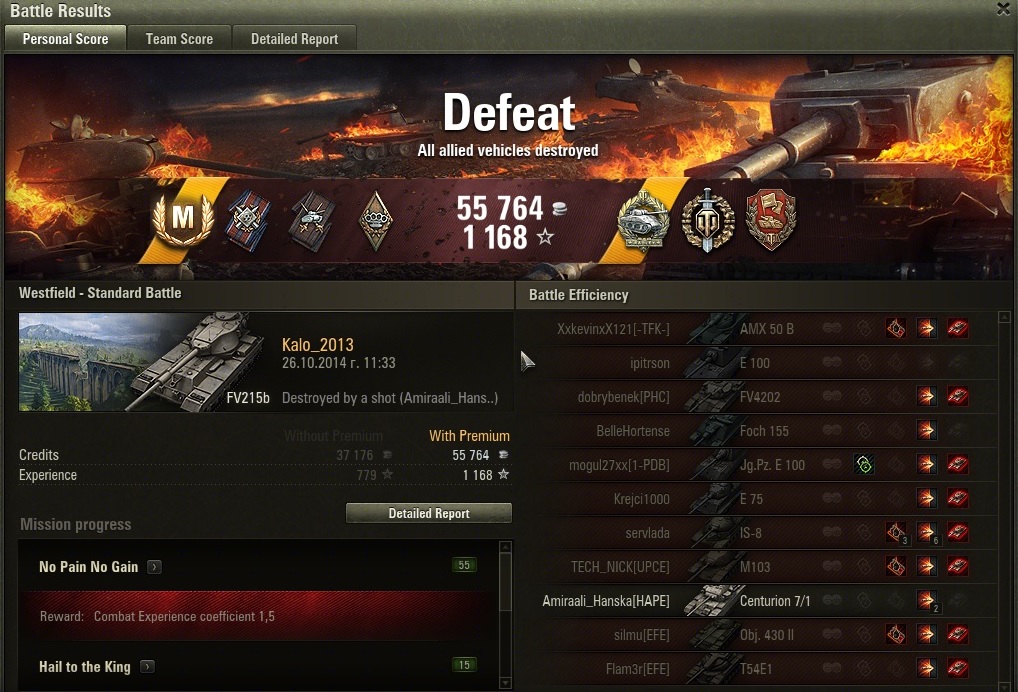Click the Detailed Report button
Screen dimensions: 1018x692
coord(429,513)
